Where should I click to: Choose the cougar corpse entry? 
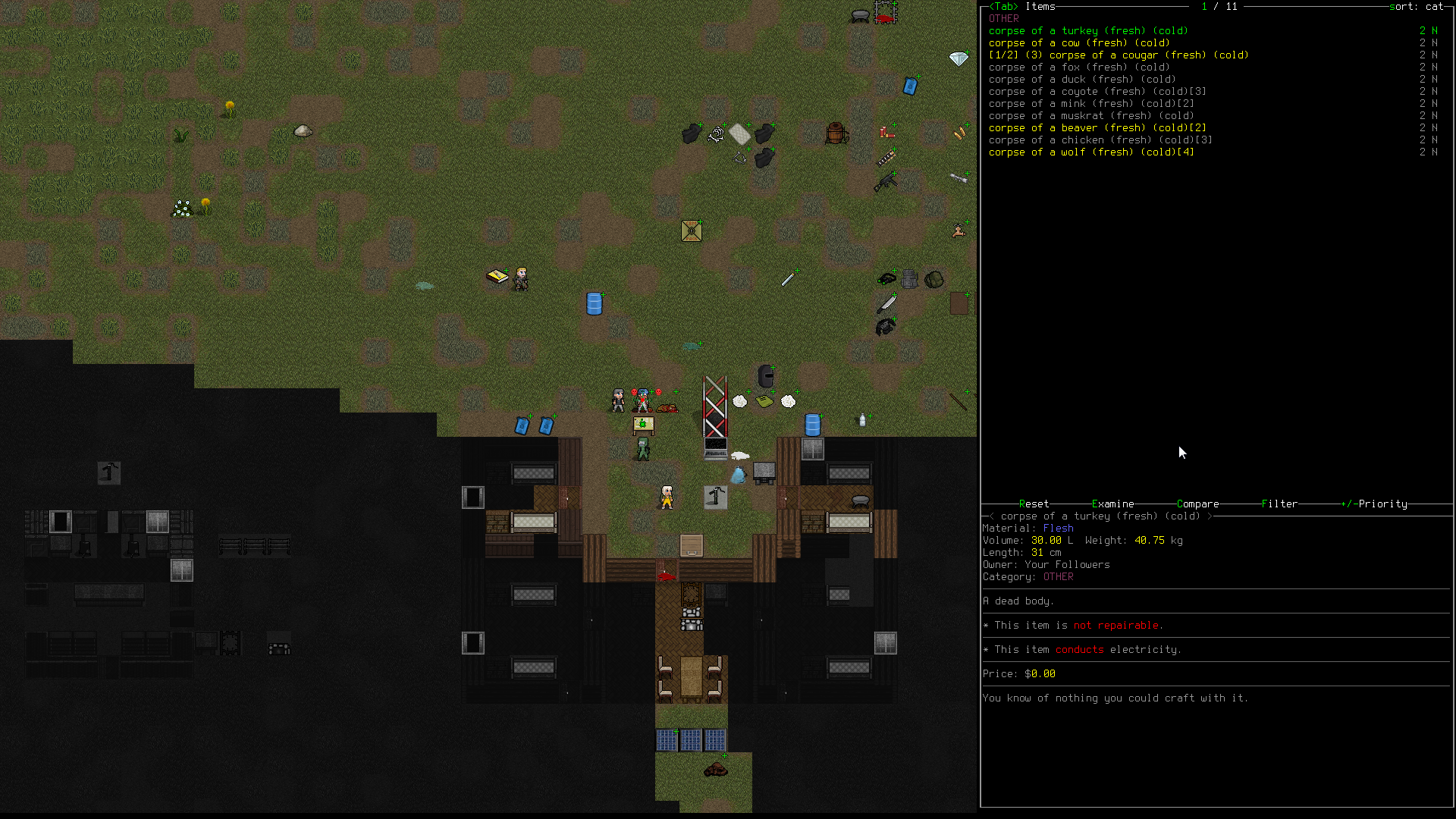tap(1119, 55)
